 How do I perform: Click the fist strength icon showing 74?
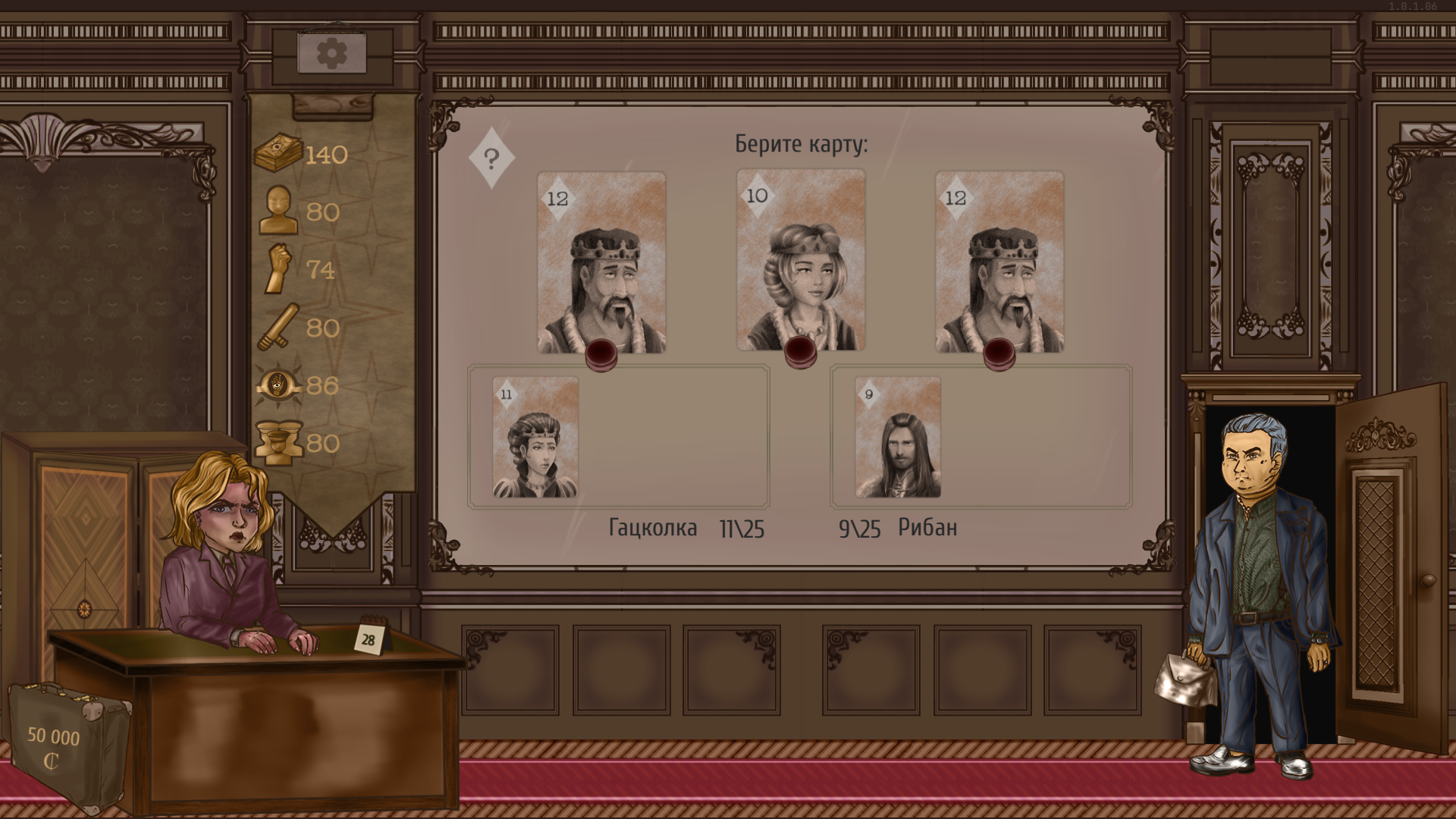(x=278, y=269)
